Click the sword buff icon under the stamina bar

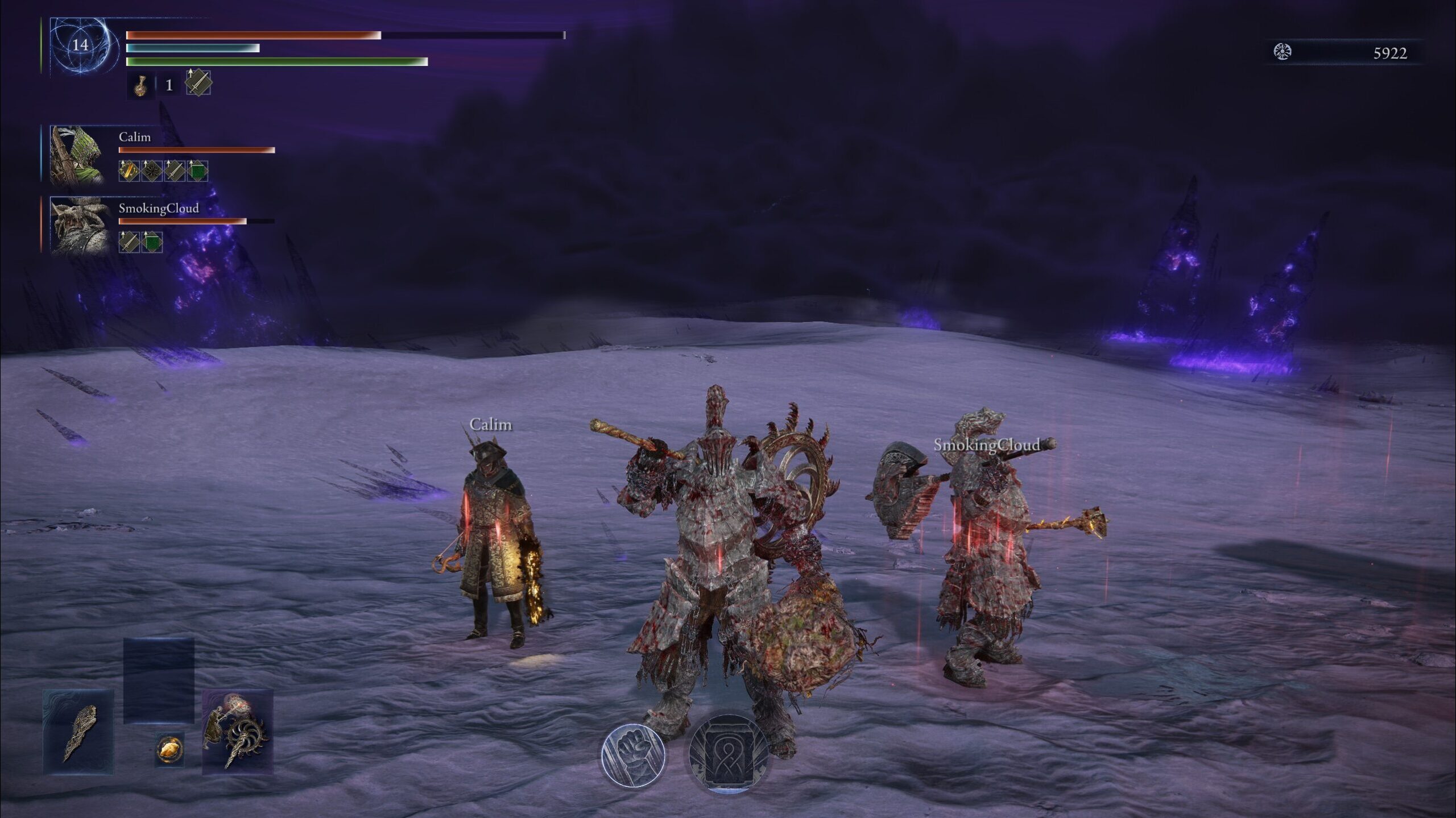[x=198, y=83]
